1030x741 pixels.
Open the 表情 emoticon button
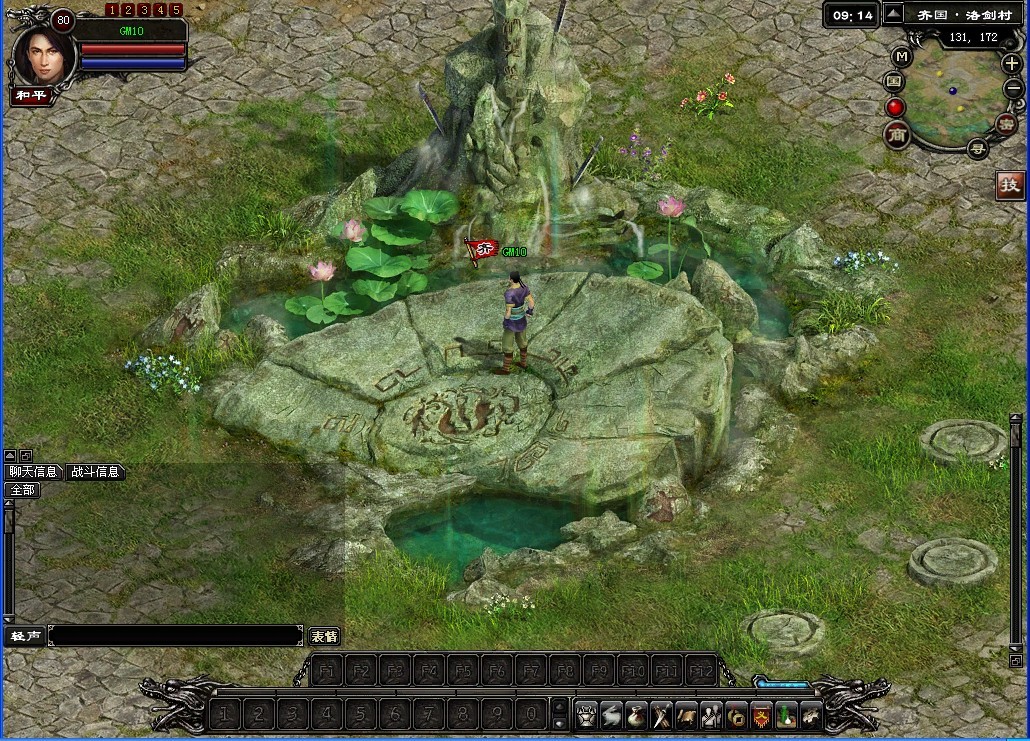point(323,636)
